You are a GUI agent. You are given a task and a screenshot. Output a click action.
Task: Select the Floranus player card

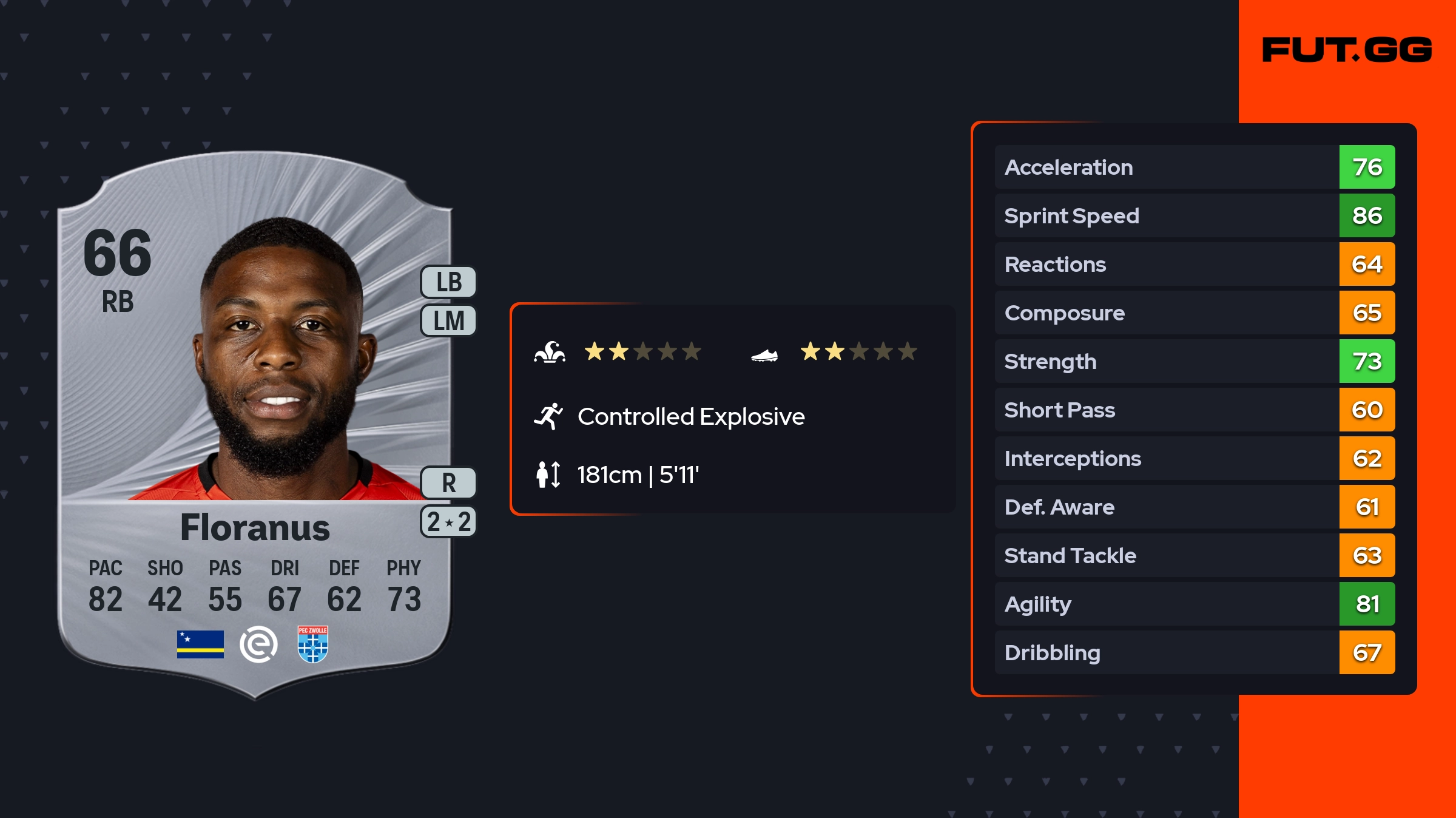tap(255, 425)
